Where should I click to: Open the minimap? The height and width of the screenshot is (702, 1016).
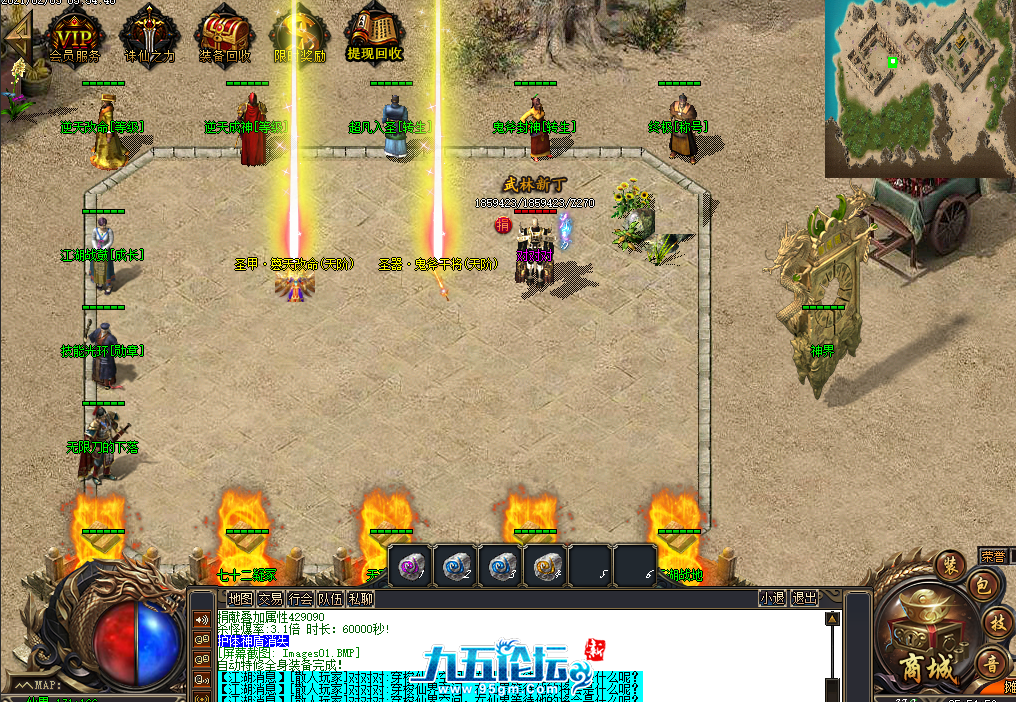pos(919,88)
